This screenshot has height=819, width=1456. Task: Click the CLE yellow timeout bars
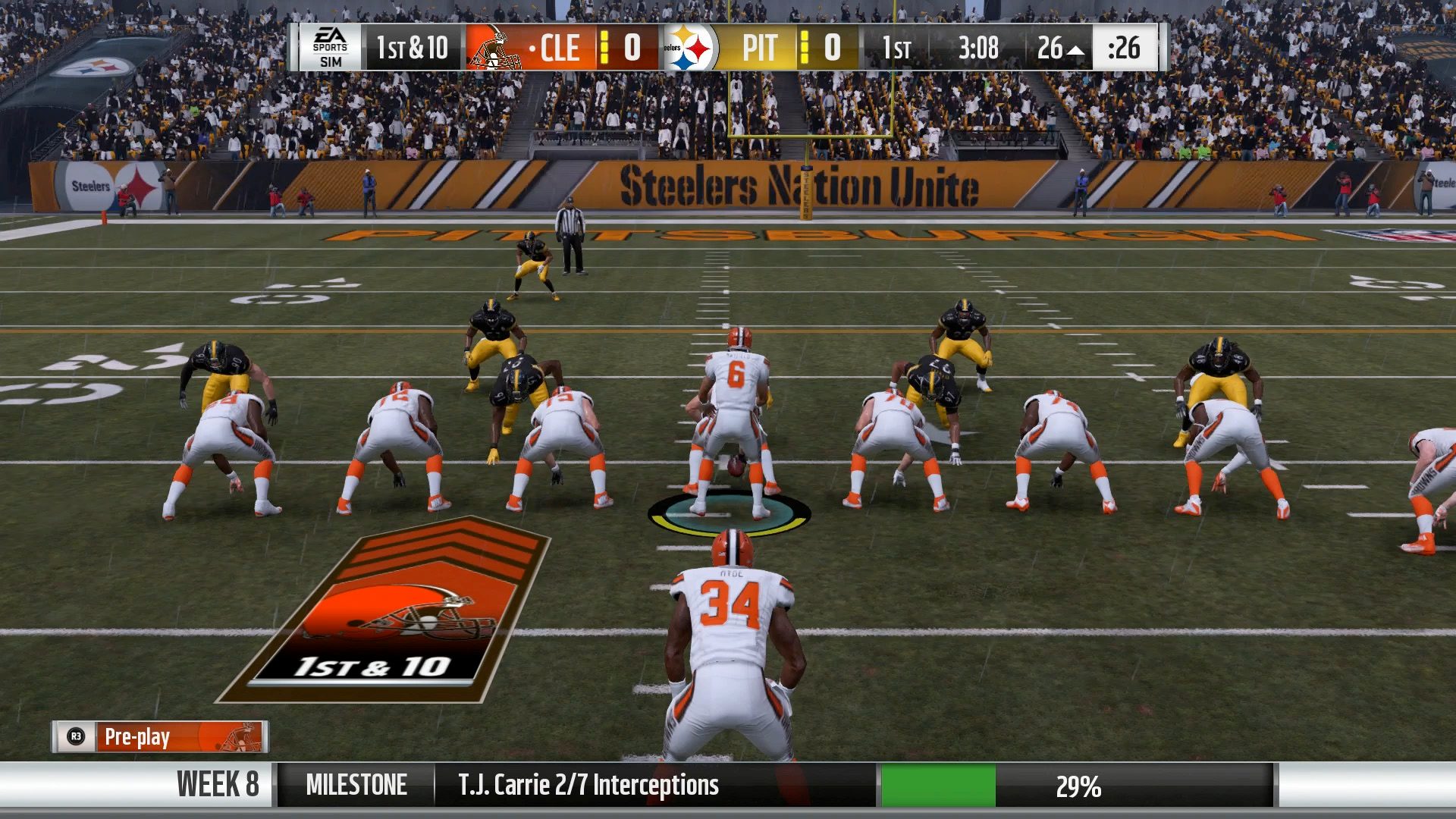(603, 49)
